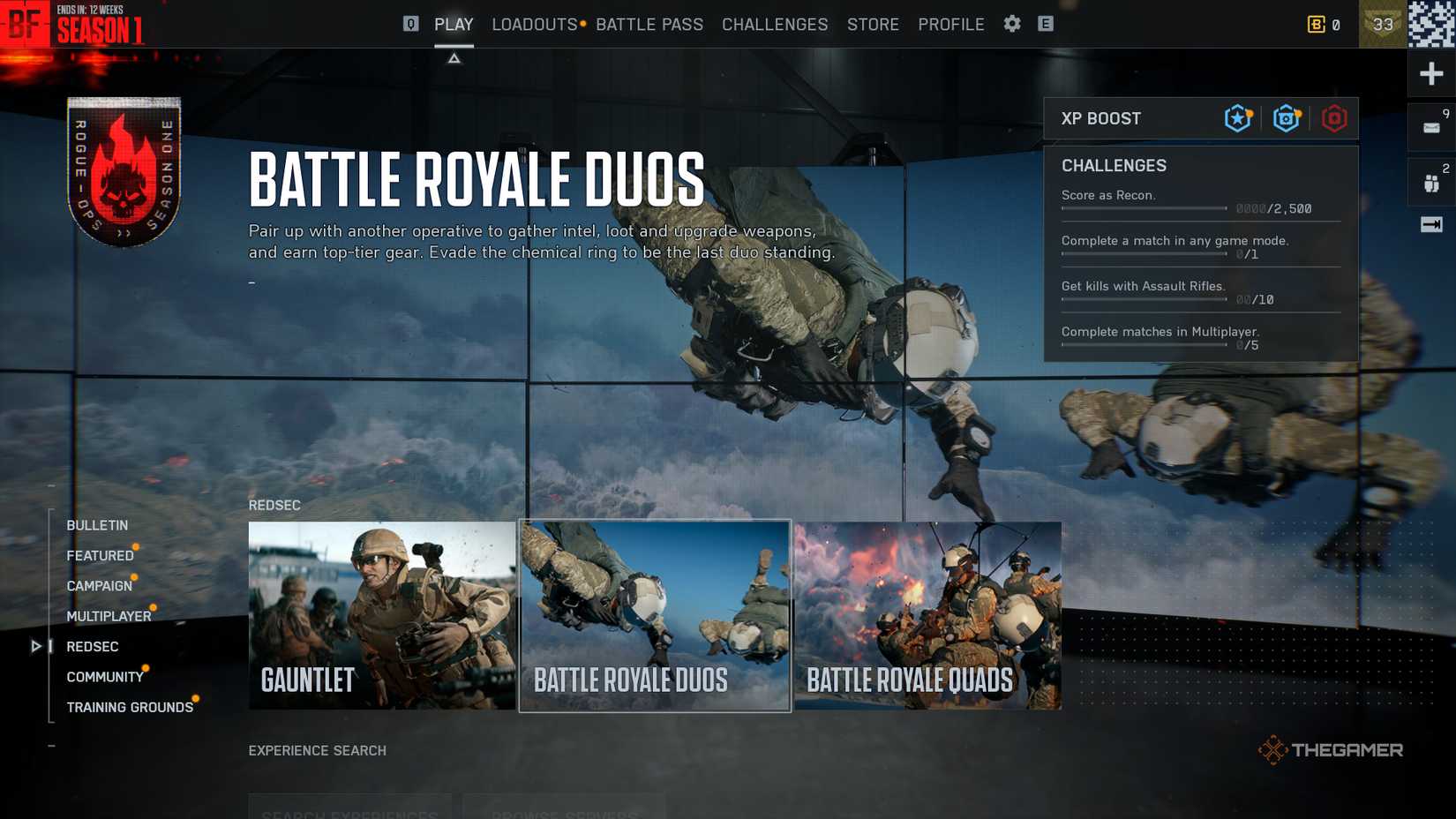The width and height of the screenshot is (1456, 819).
Task: Click the Score as Recon progress bar
Action: pyautogui.click(x=1143, y=210)
